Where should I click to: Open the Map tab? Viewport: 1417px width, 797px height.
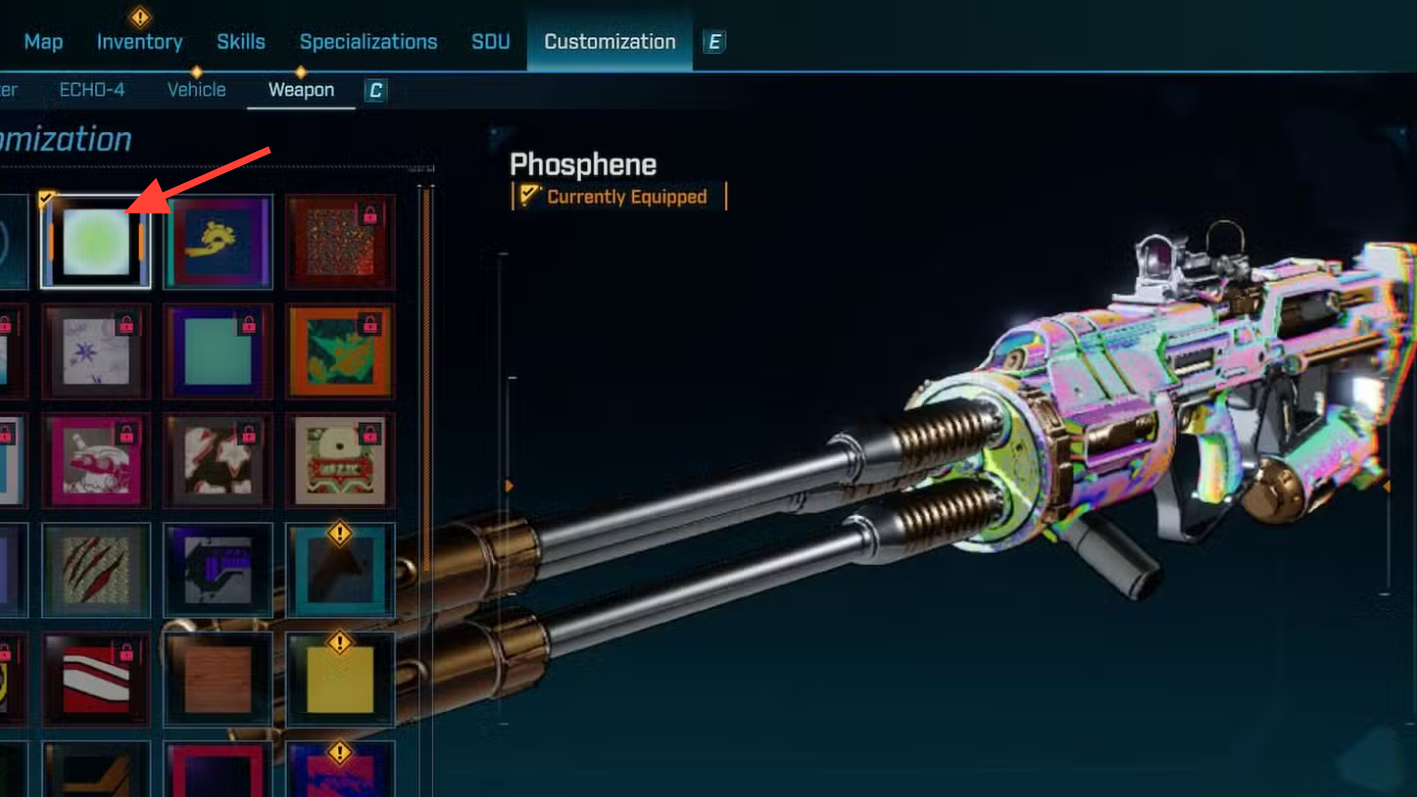[43, 42]
